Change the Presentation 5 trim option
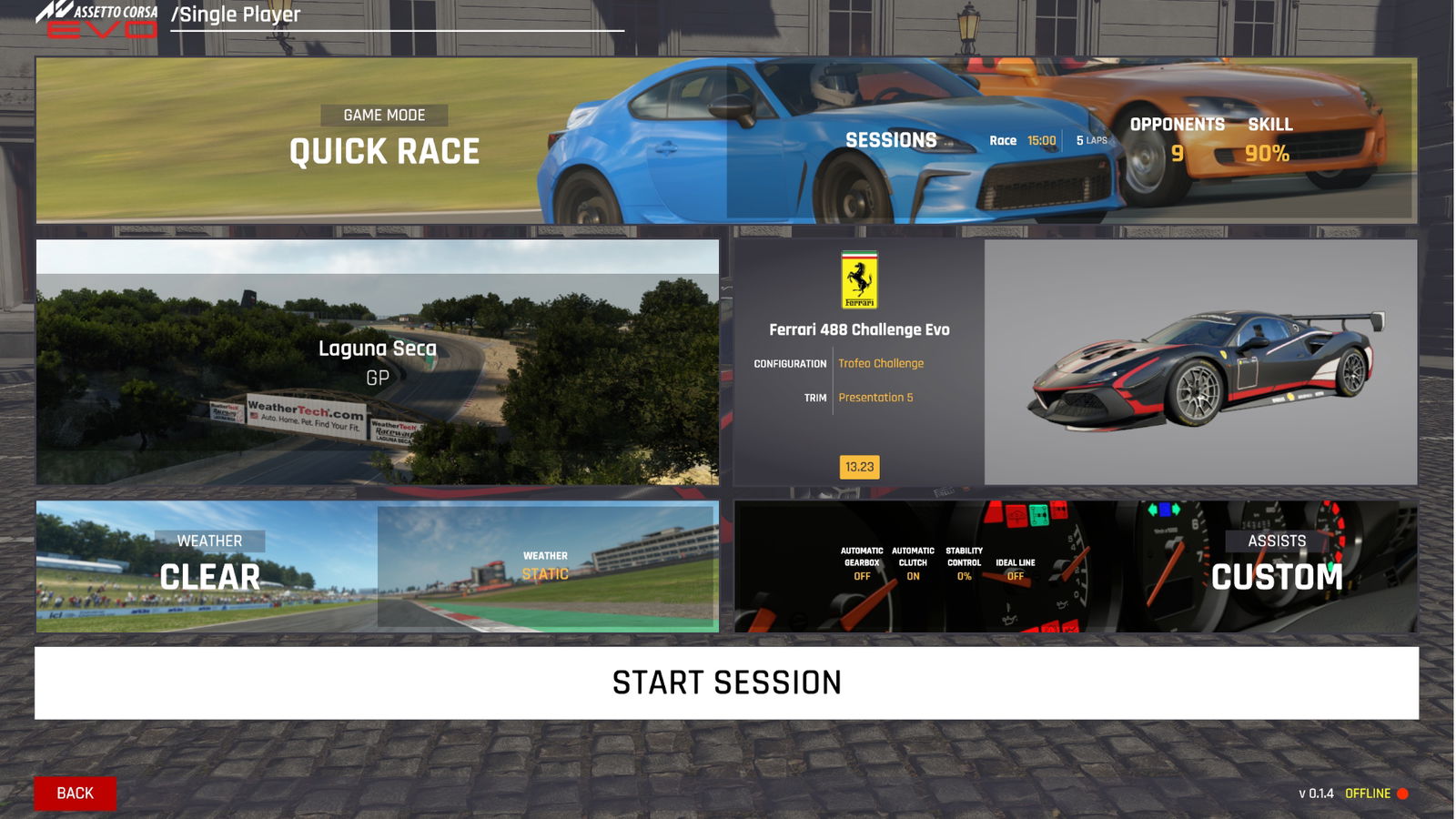 point(875,398)
